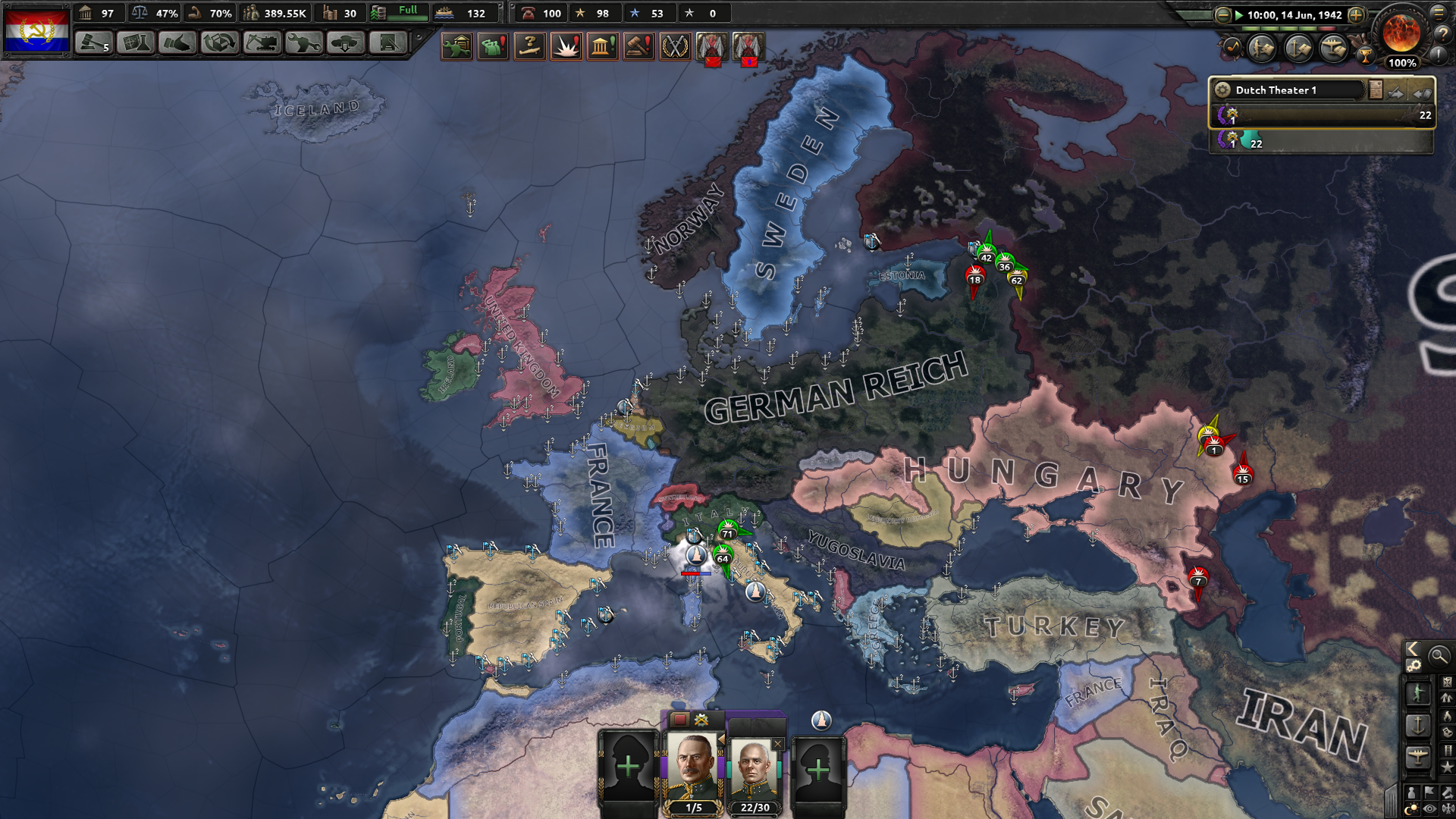The image size is (1456, 819).
Task: Select the map search magnifier tool
Action: point(1439,657)
